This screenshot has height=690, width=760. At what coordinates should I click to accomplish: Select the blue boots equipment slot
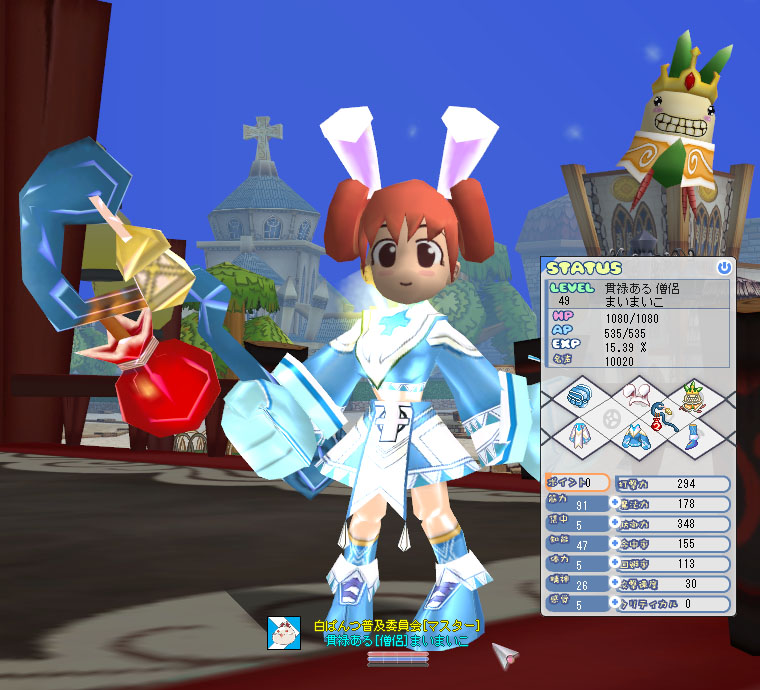(691, 435)
